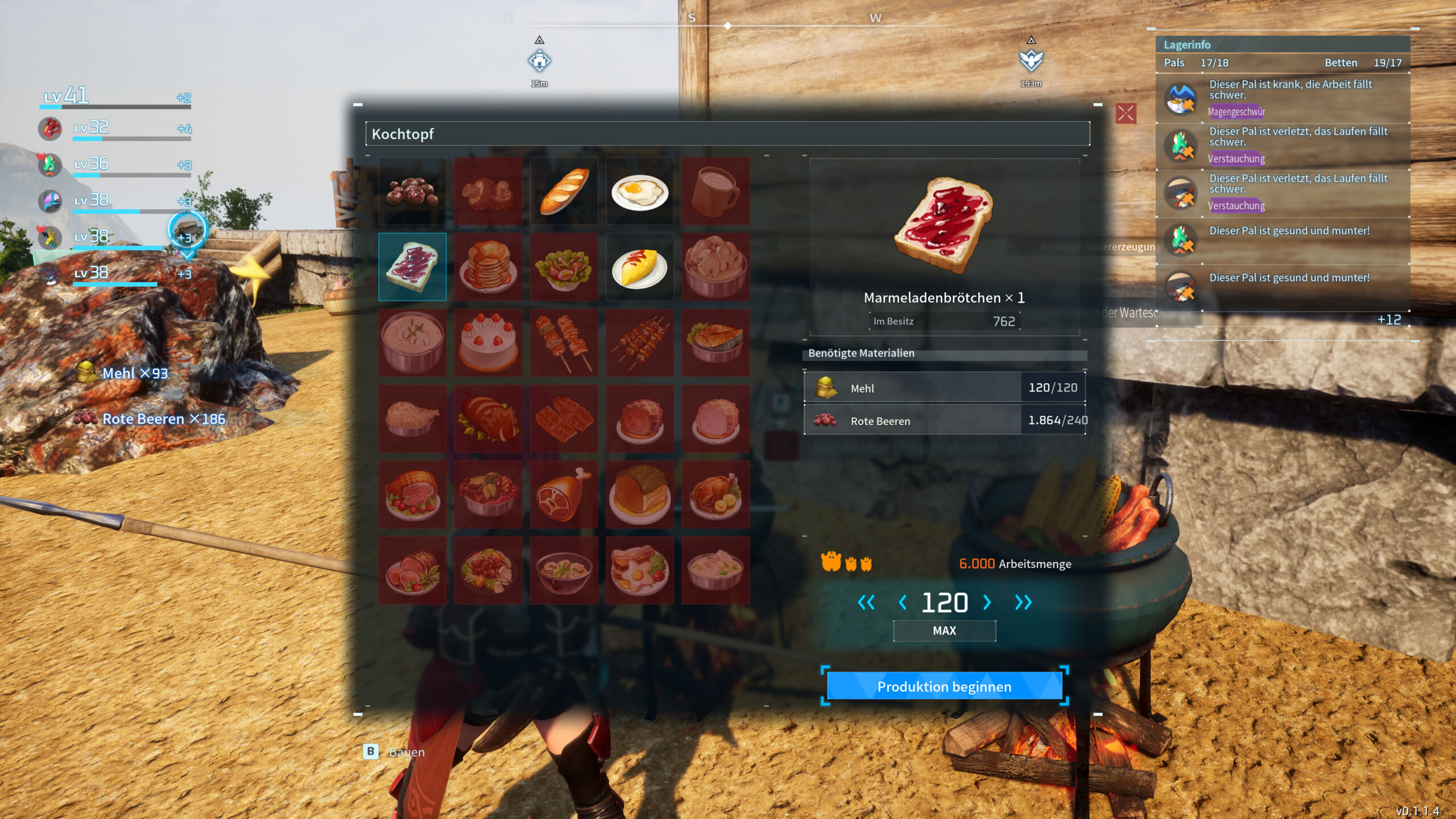This screenshot has width=1456, height=819.
Task: Pick the strawberry cake recipe
Action: click(x=488, y=342)
